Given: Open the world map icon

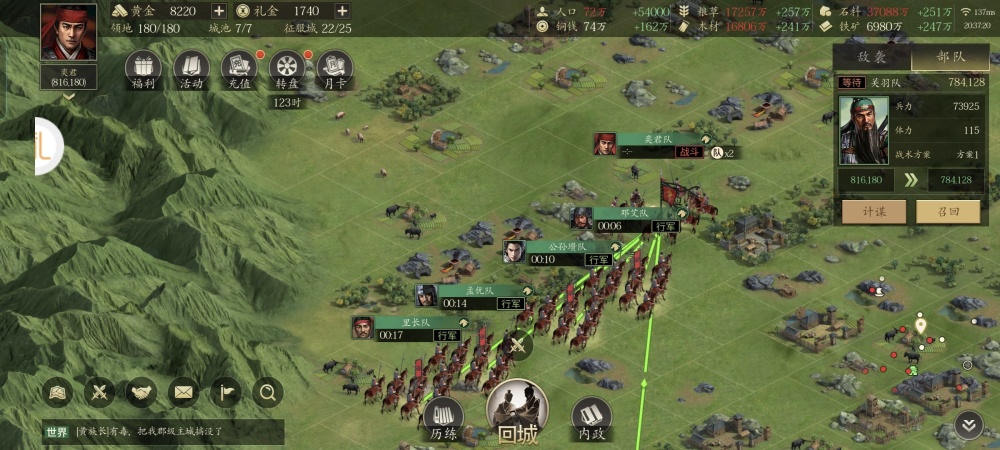Looking at the screenshot, I should tap(57, 392).
